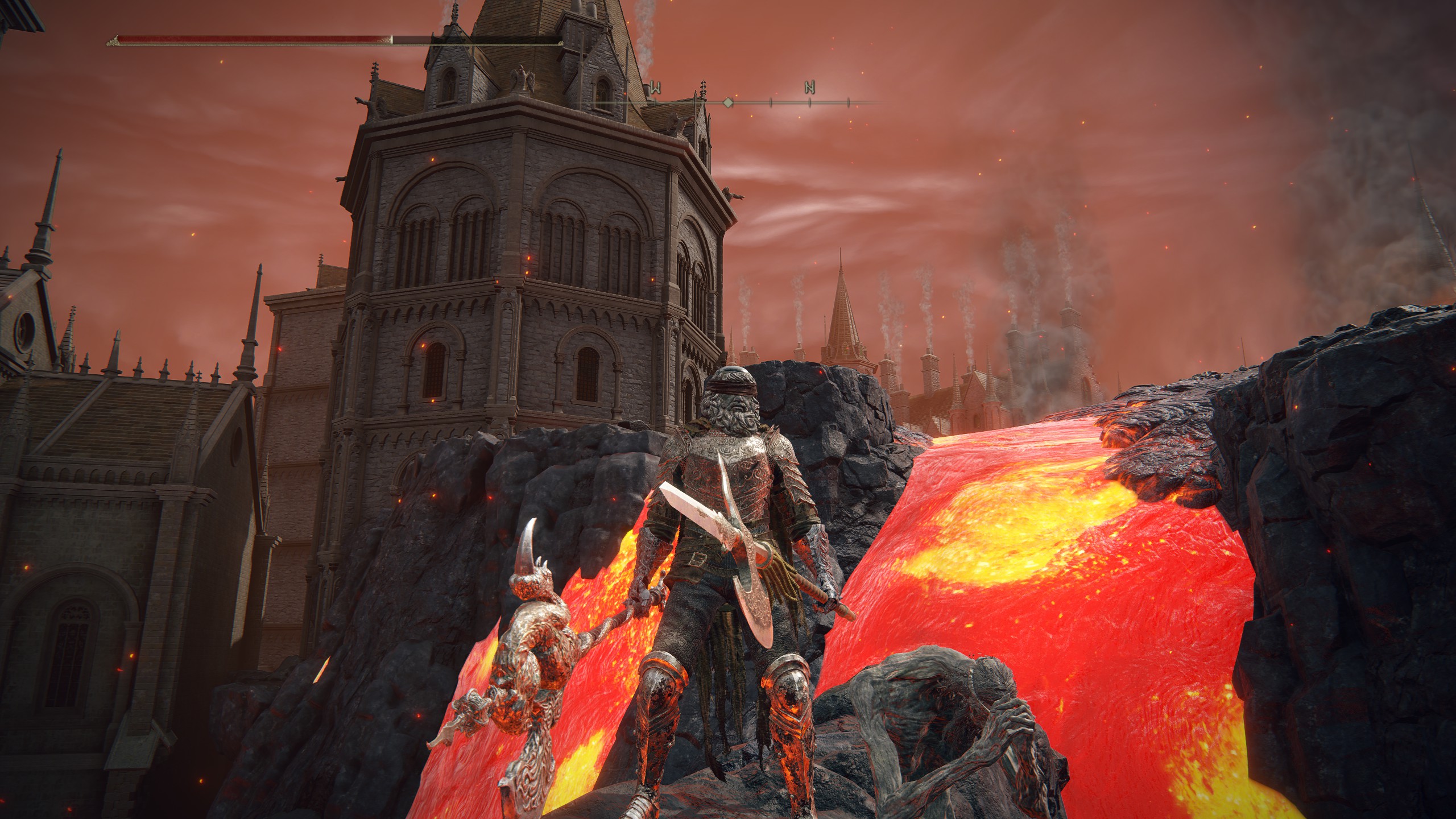Click the W cardinal marker on the compass

[656, 87]
